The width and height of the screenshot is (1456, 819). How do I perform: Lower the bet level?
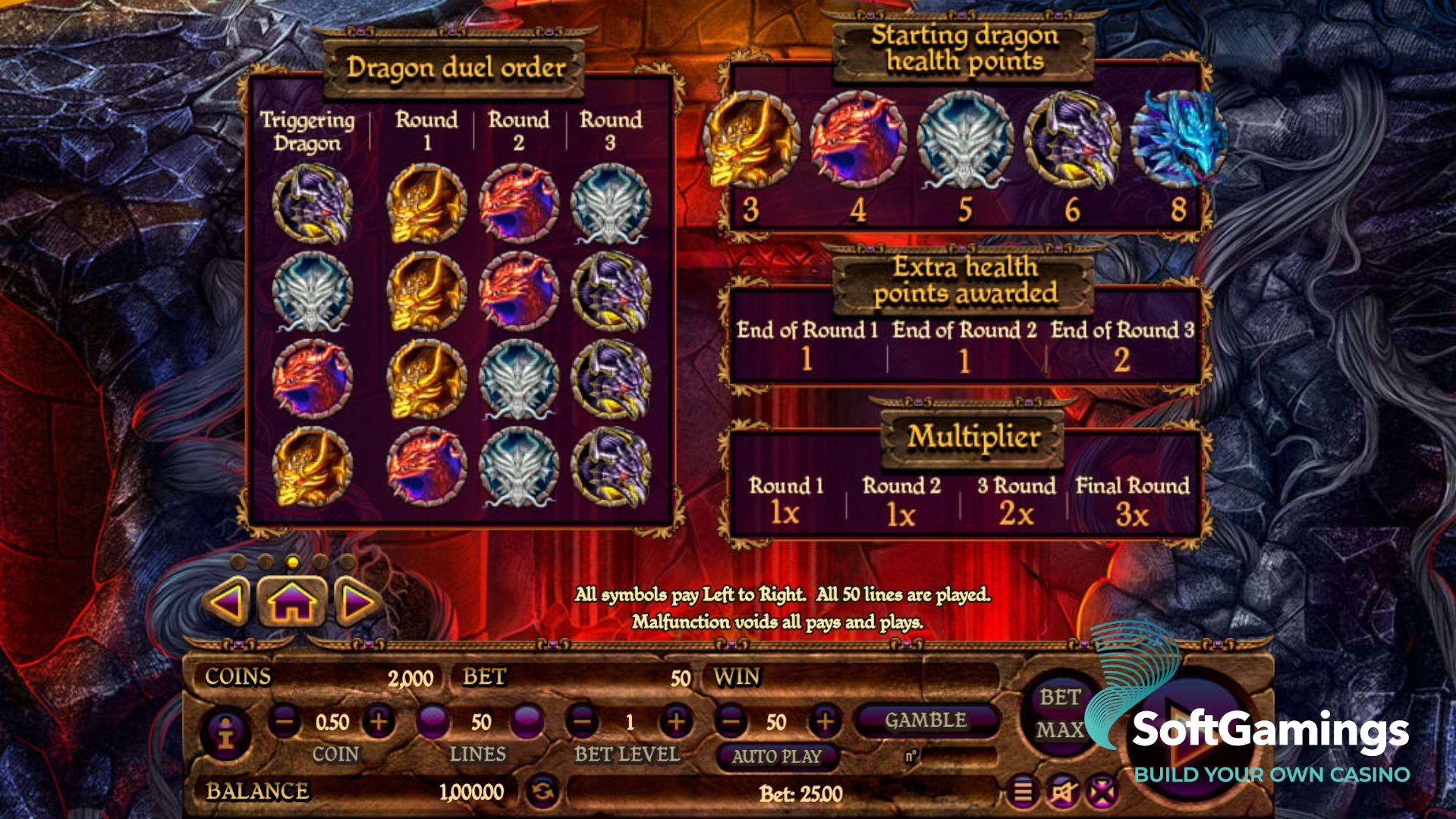(582, 721)
